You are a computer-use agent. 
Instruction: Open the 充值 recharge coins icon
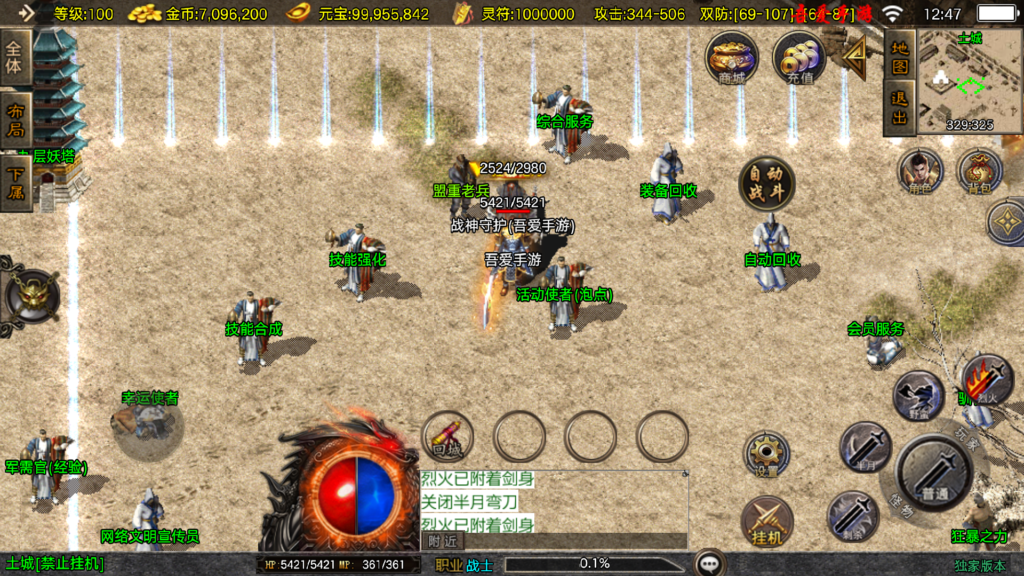click(x=798, y=58)
